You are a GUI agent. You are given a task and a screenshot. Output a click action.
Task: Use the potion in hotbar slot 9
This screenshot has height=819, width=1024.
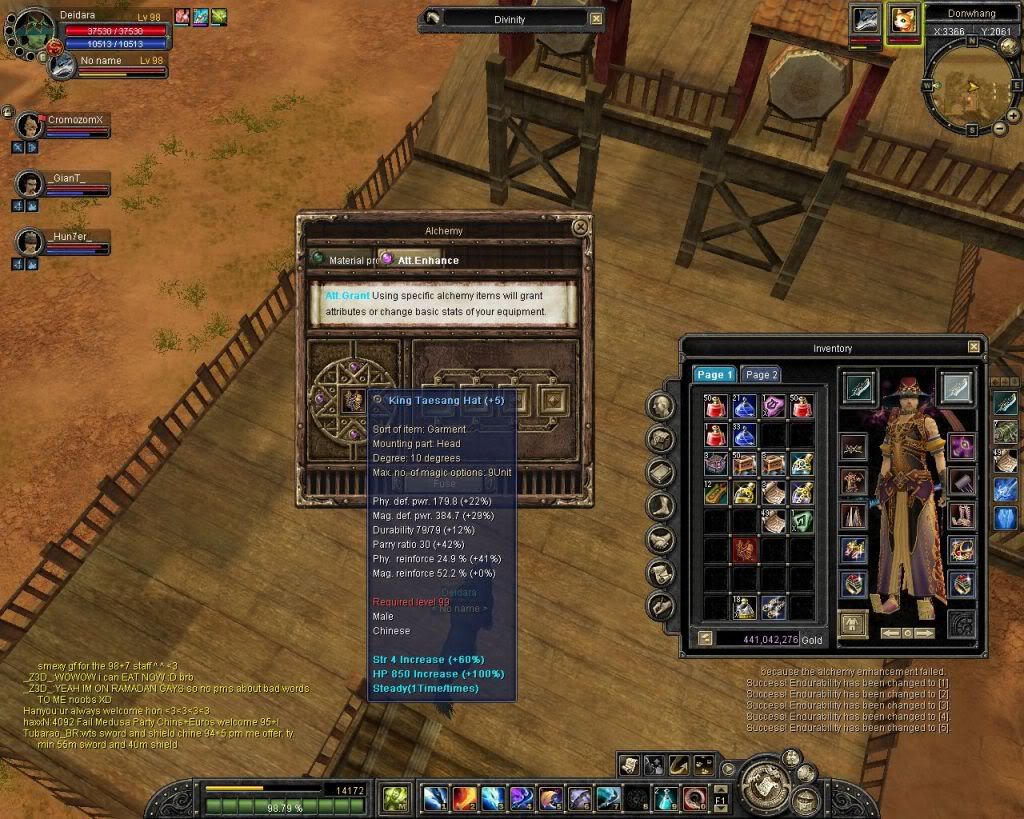[666, 797]
